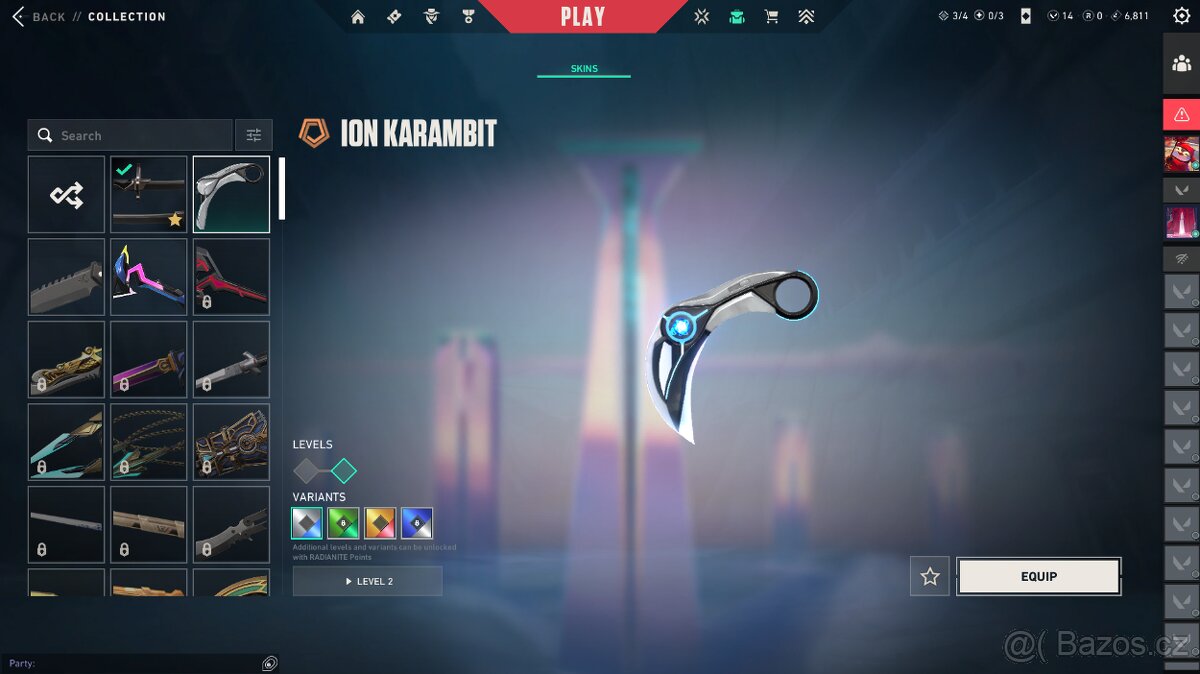Open the home screen icon
Image resolution: width=1200 pixels, height=674 pixels.
click(x=358, y=17)
